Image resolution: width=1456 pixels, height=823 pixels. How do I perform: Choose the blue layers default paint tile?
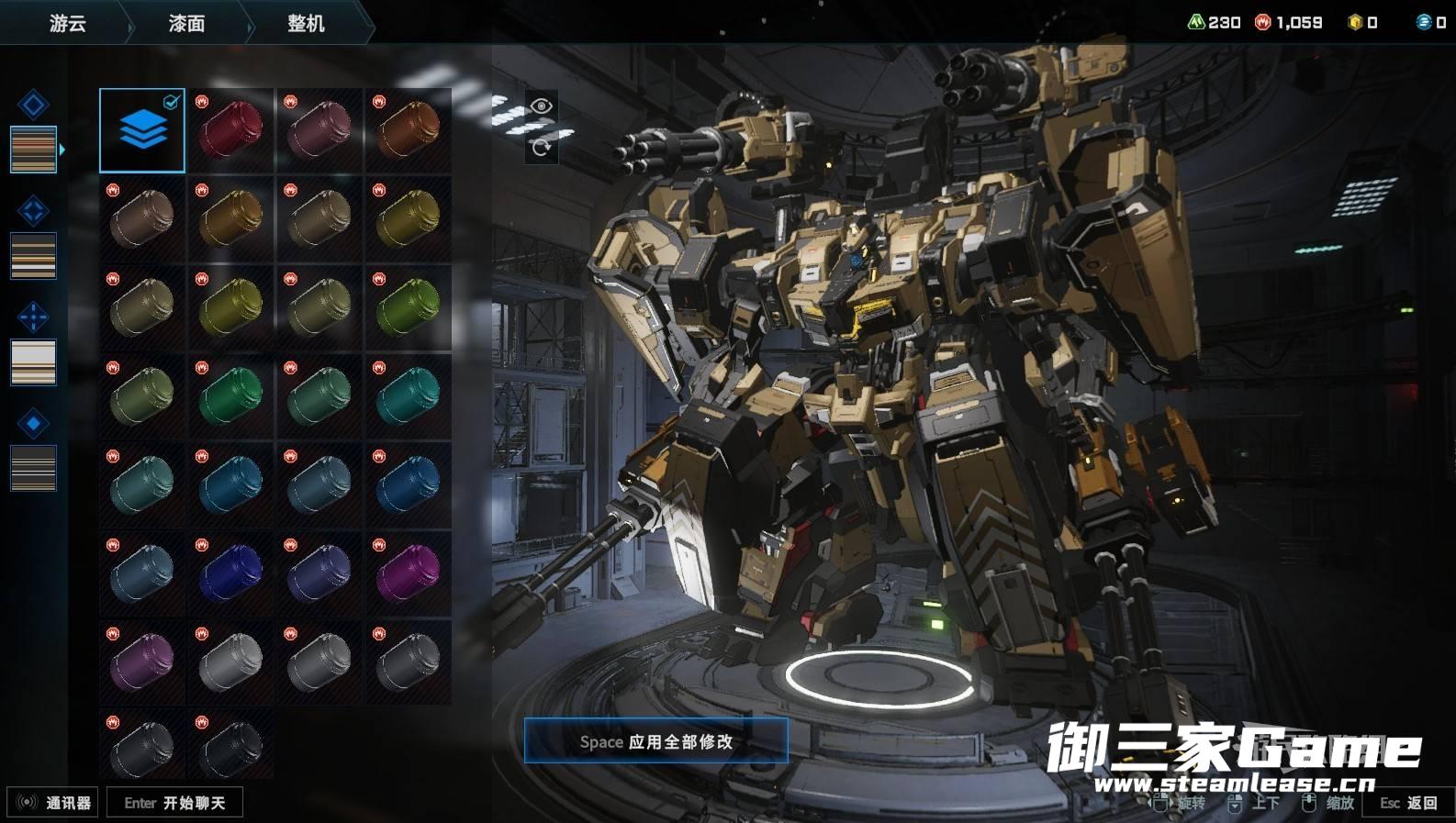coord(142,130)
